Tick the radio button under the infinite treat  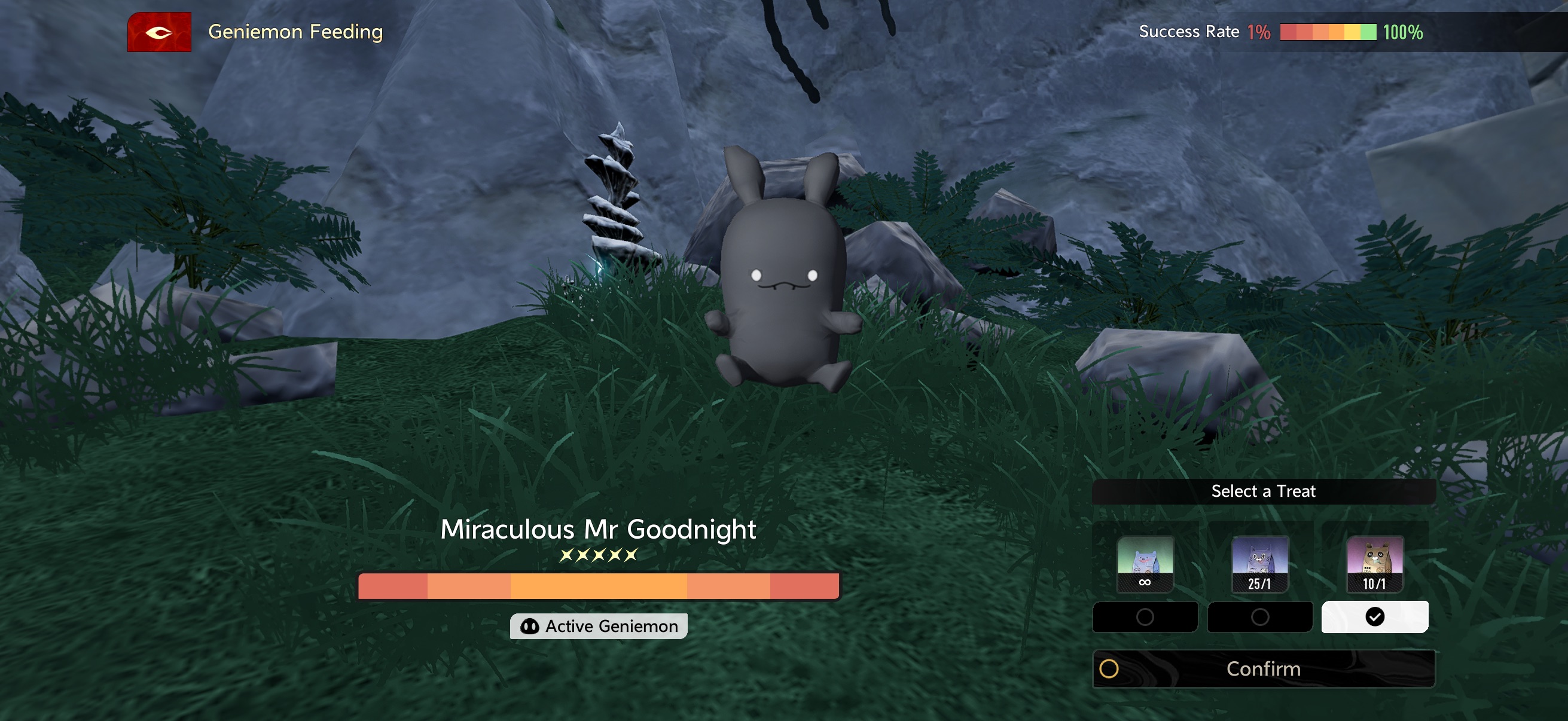(x=1145, y=617)
